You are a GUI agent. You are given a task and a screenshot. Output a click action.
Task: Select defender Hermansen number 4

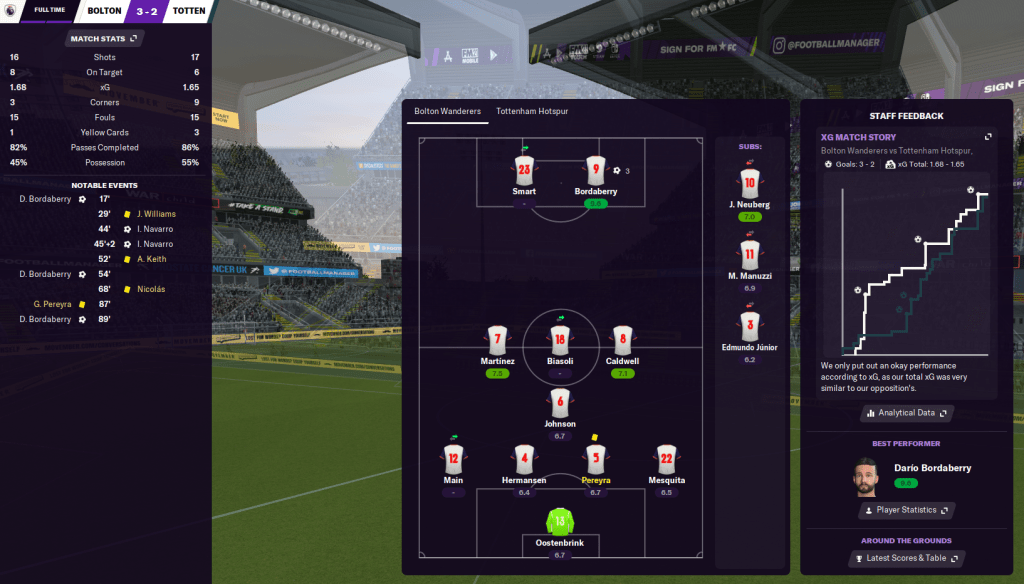524,460
